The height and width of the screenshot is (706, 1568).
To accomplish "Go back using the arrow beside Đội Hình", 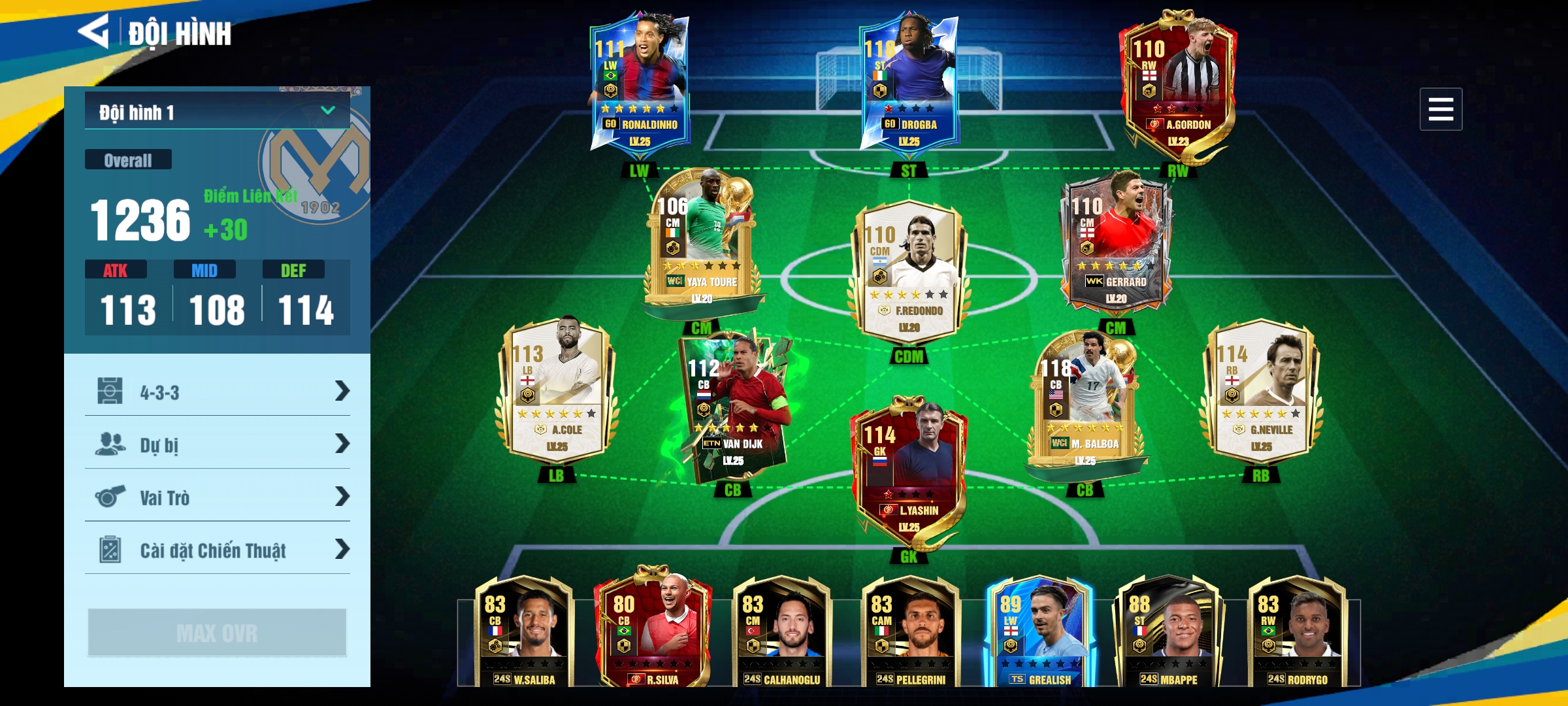I will point(94,31).
